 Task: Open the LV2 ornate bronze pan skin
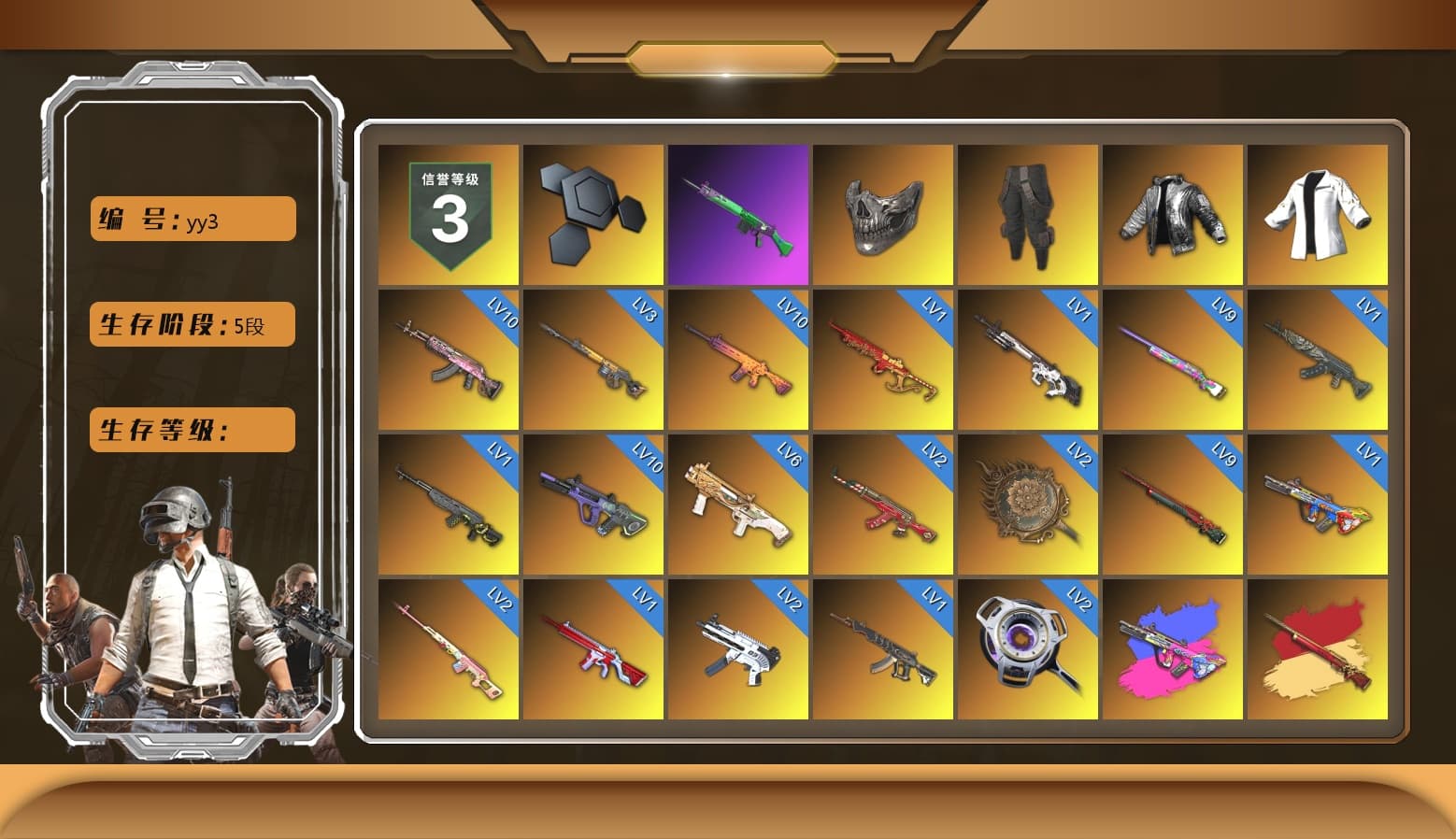[x=1028, y=503]
